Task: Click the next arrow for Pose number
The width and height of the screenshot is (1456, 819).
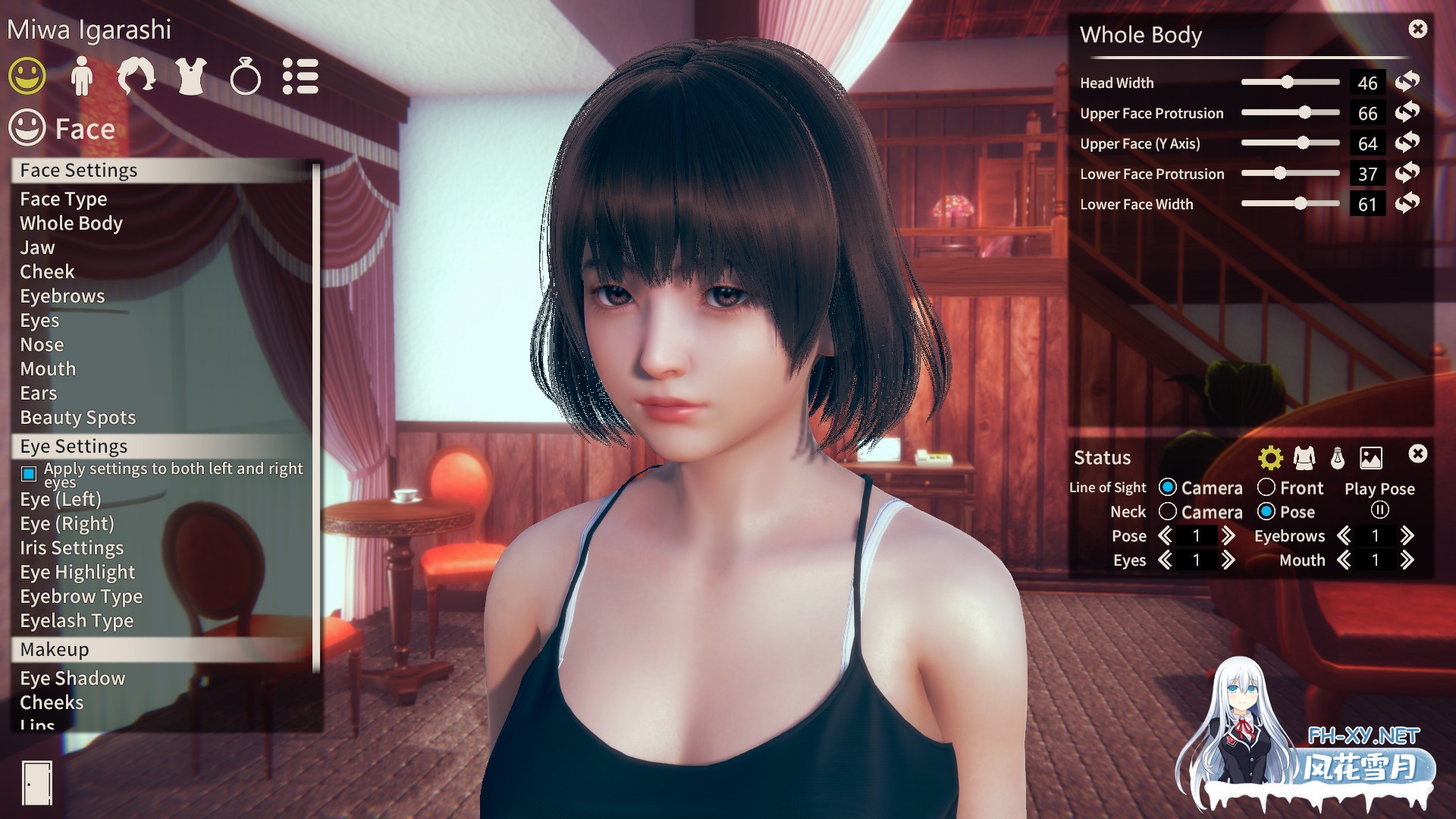Action: point(1228,536)
